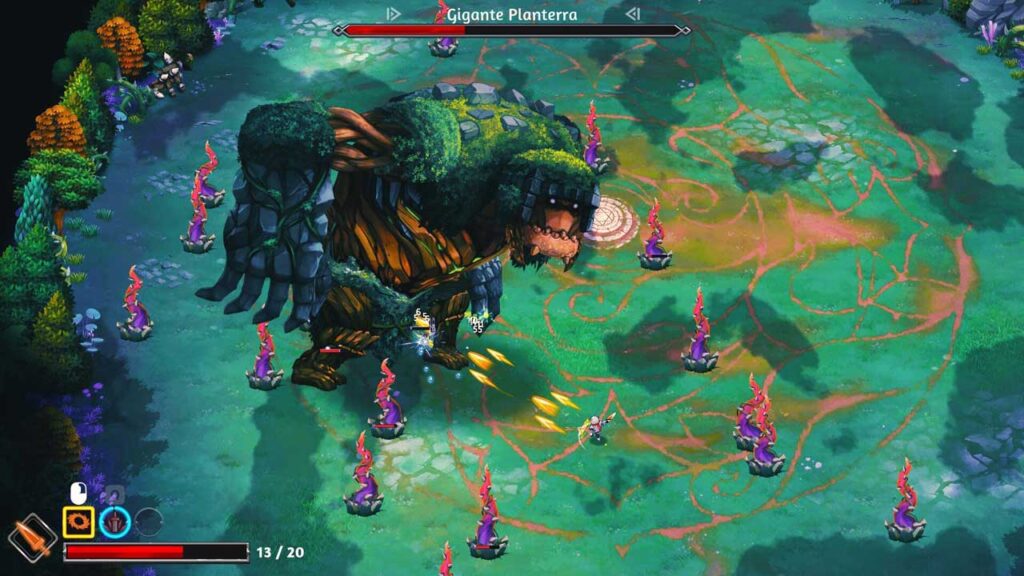Use the cyan-ringed red spike ability

click(114, 521)
